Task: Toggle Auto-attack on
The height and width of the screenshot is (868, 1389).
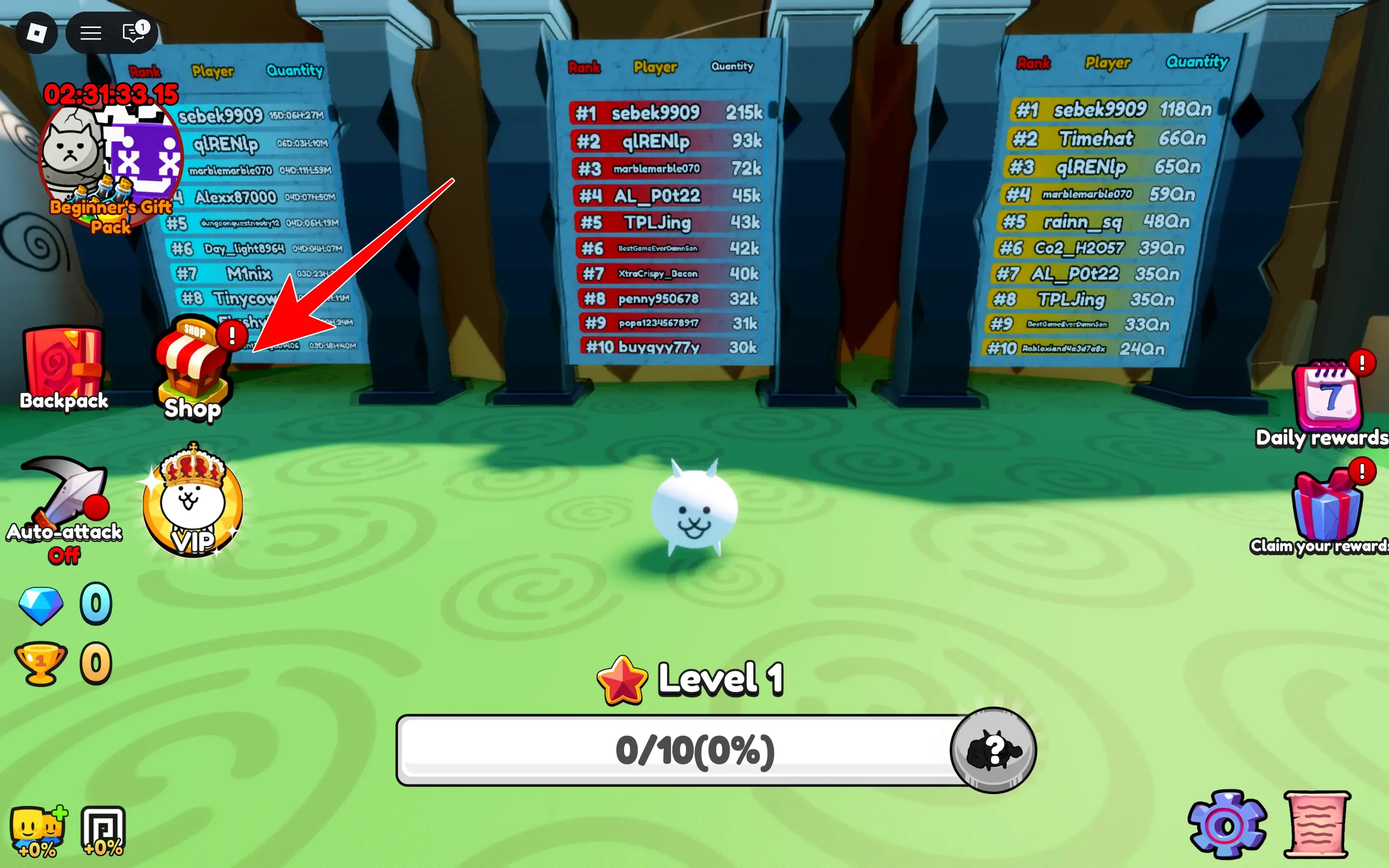Action: (64, 491)
